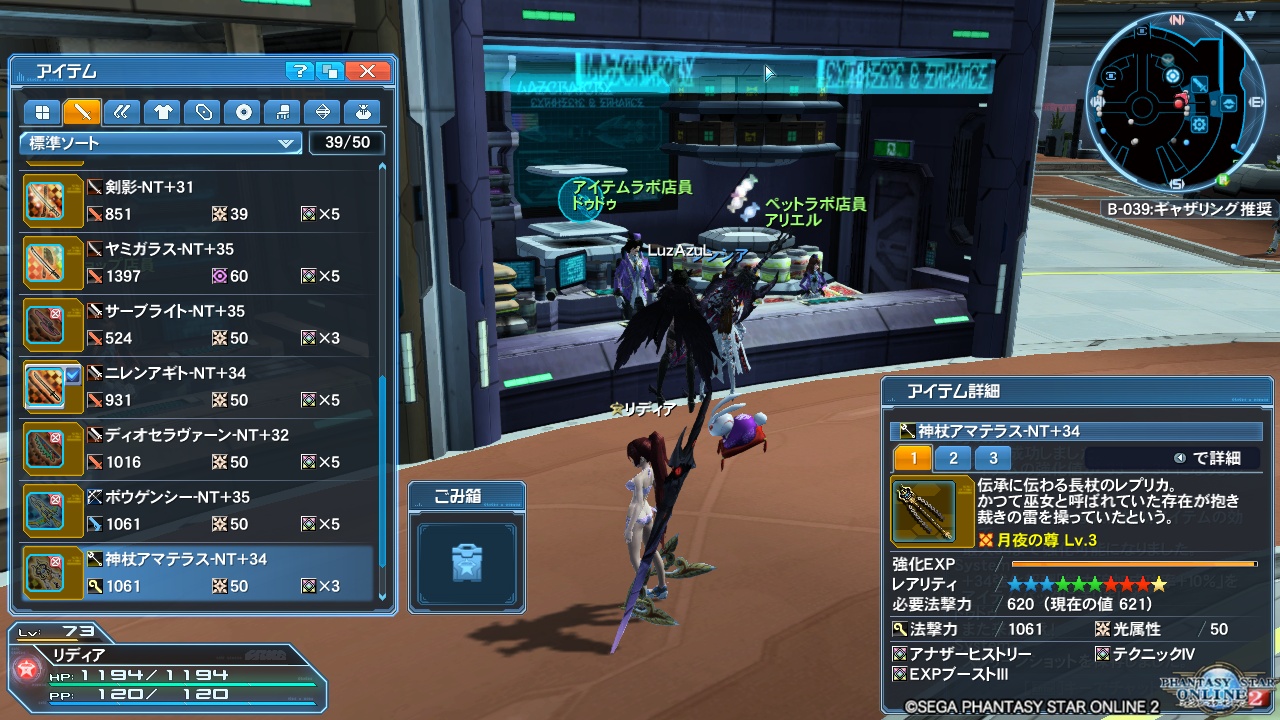
Task: Select the weapons category sword icon
Action: coord(82,113)
